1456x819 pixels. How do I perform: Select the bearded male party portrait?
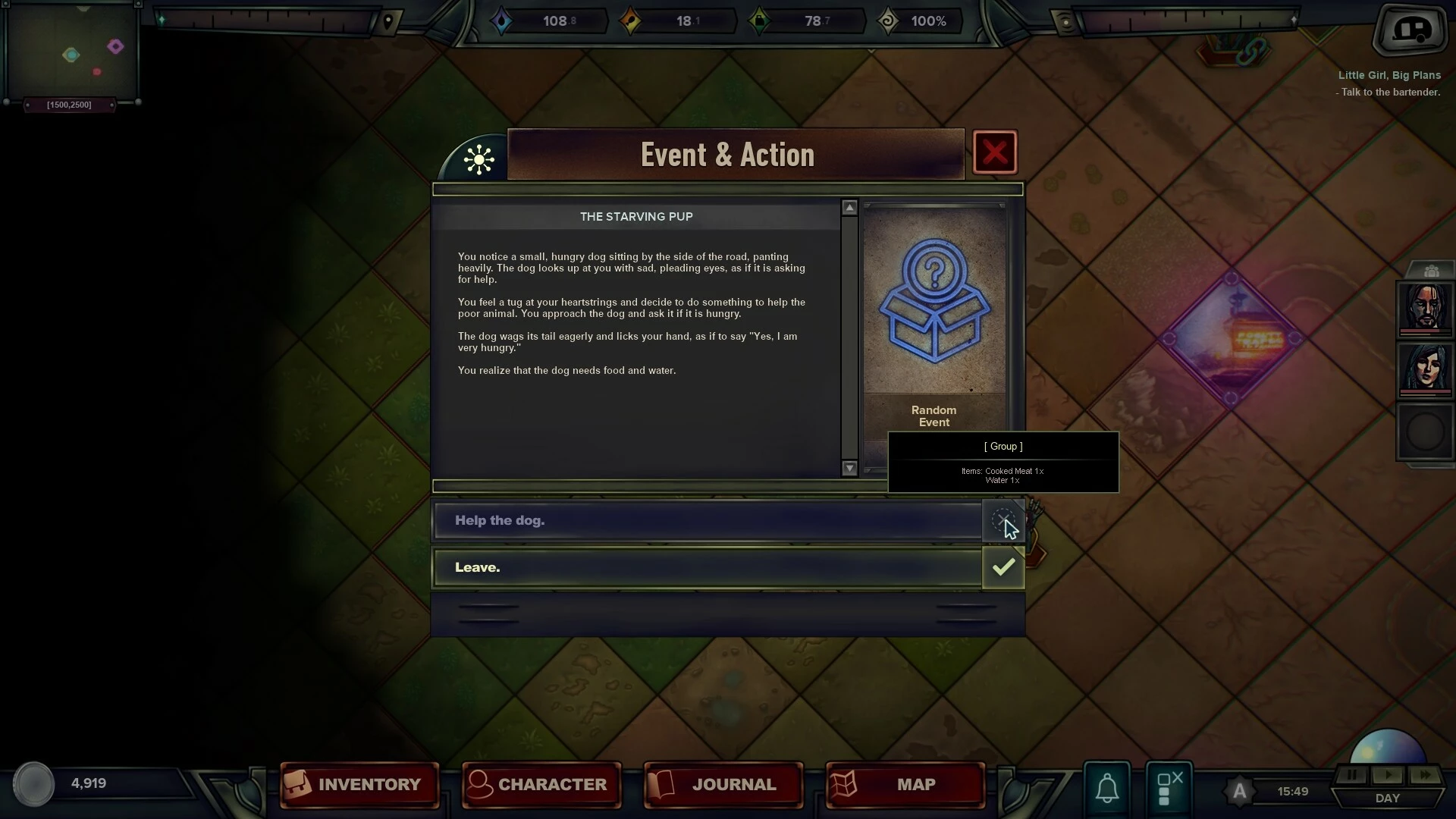[x=1425, y=308]
